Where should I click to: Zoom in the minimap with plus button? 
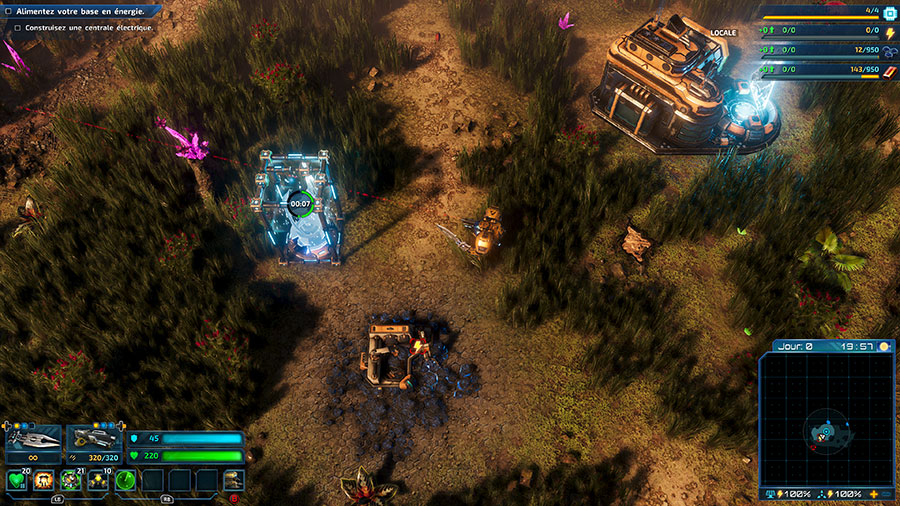click(x=874, y=495)
